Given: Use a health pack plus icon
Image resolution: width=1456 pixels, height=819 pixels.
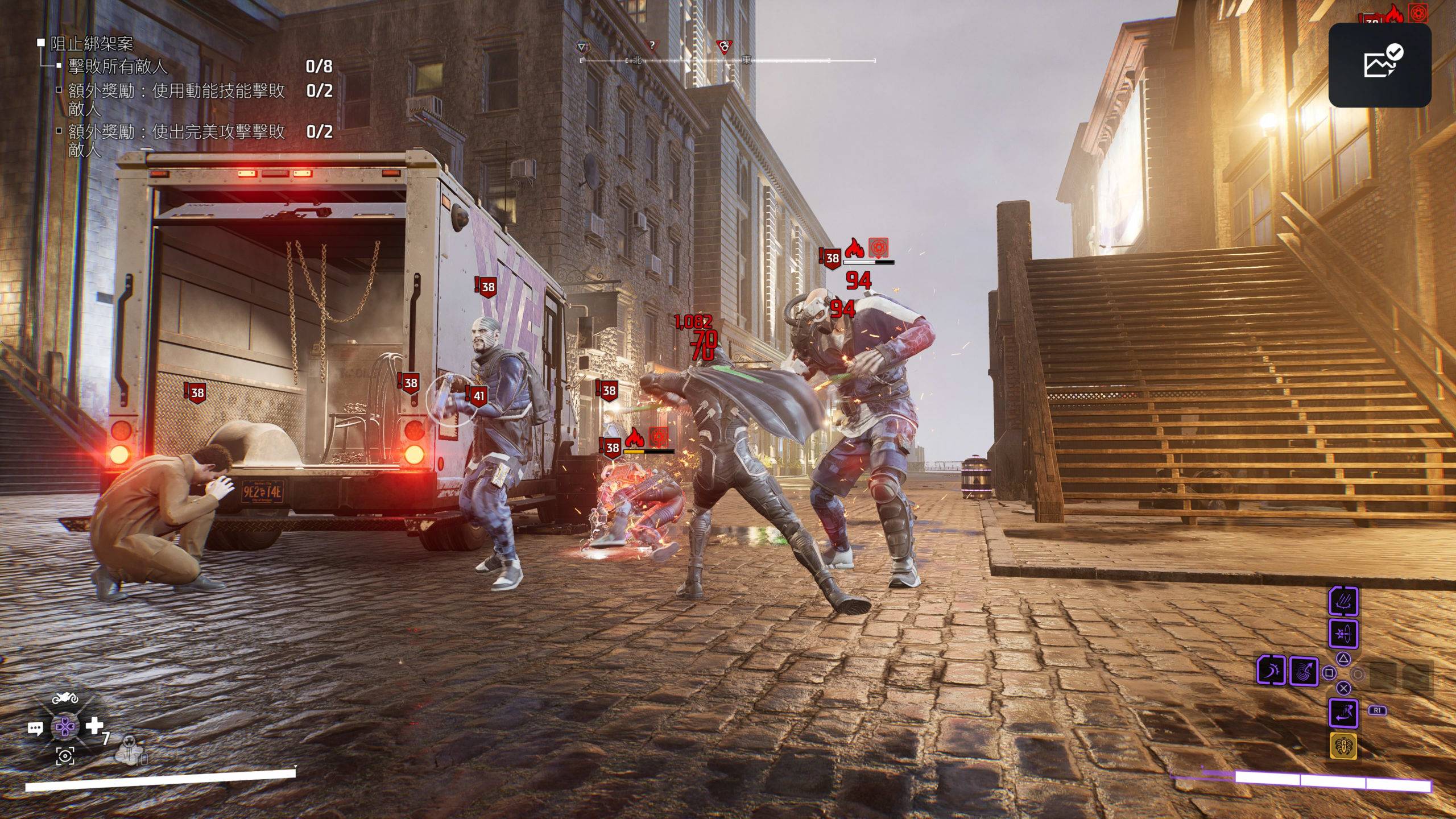Looking at the screenshot, I should click(94, 726).
